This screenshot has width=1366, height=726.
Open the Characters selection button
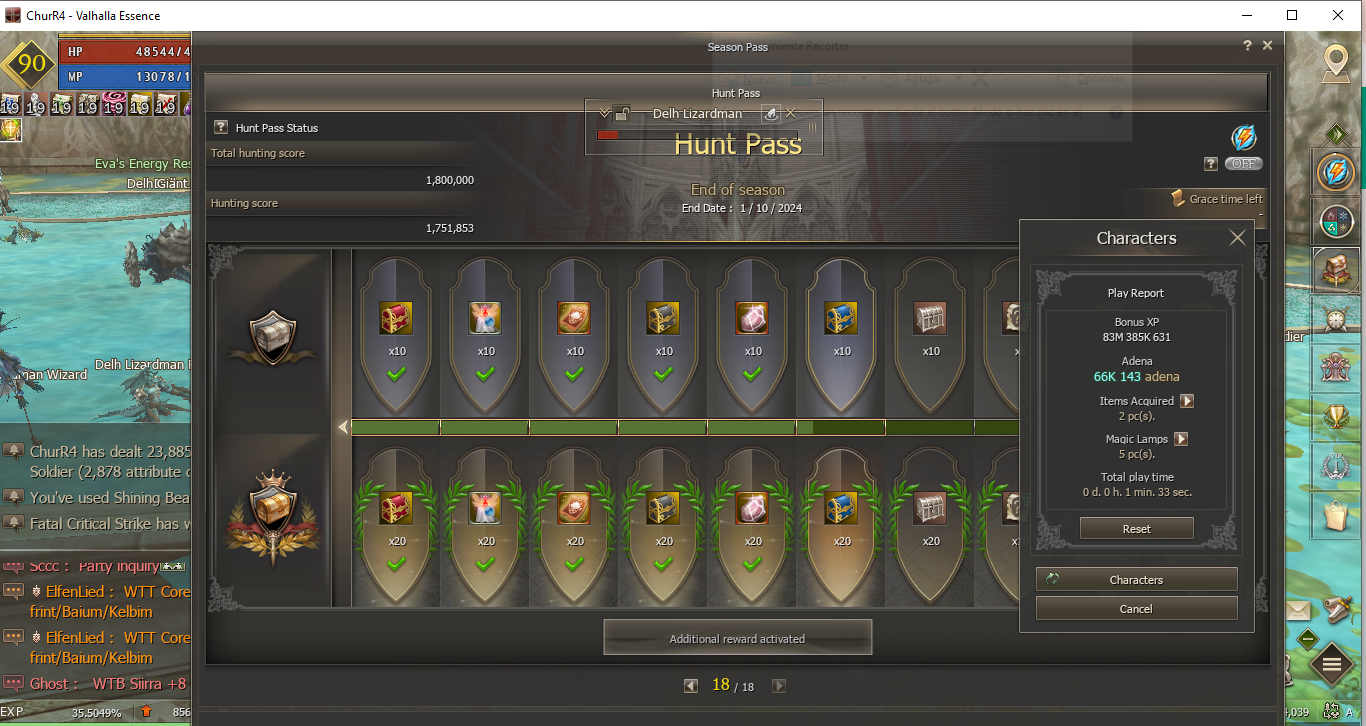coord(1136,580)
